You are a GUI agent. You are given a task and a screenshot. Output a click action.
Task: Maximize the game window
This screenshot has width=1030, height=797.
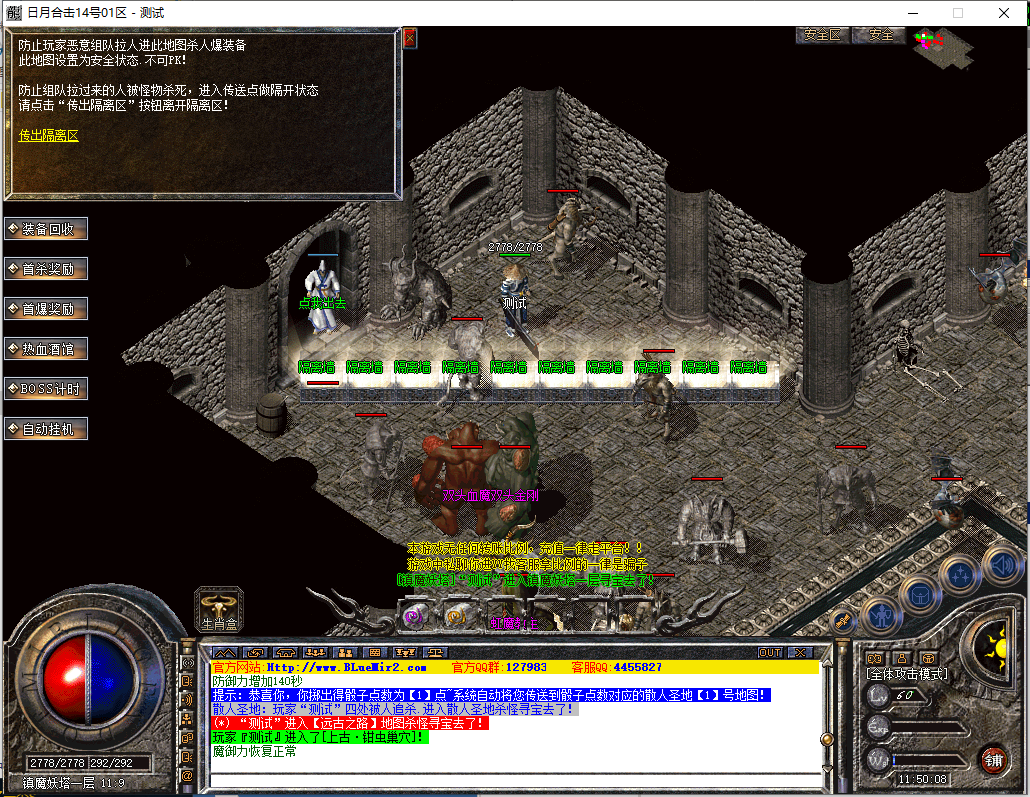click(x=957, y=13)
